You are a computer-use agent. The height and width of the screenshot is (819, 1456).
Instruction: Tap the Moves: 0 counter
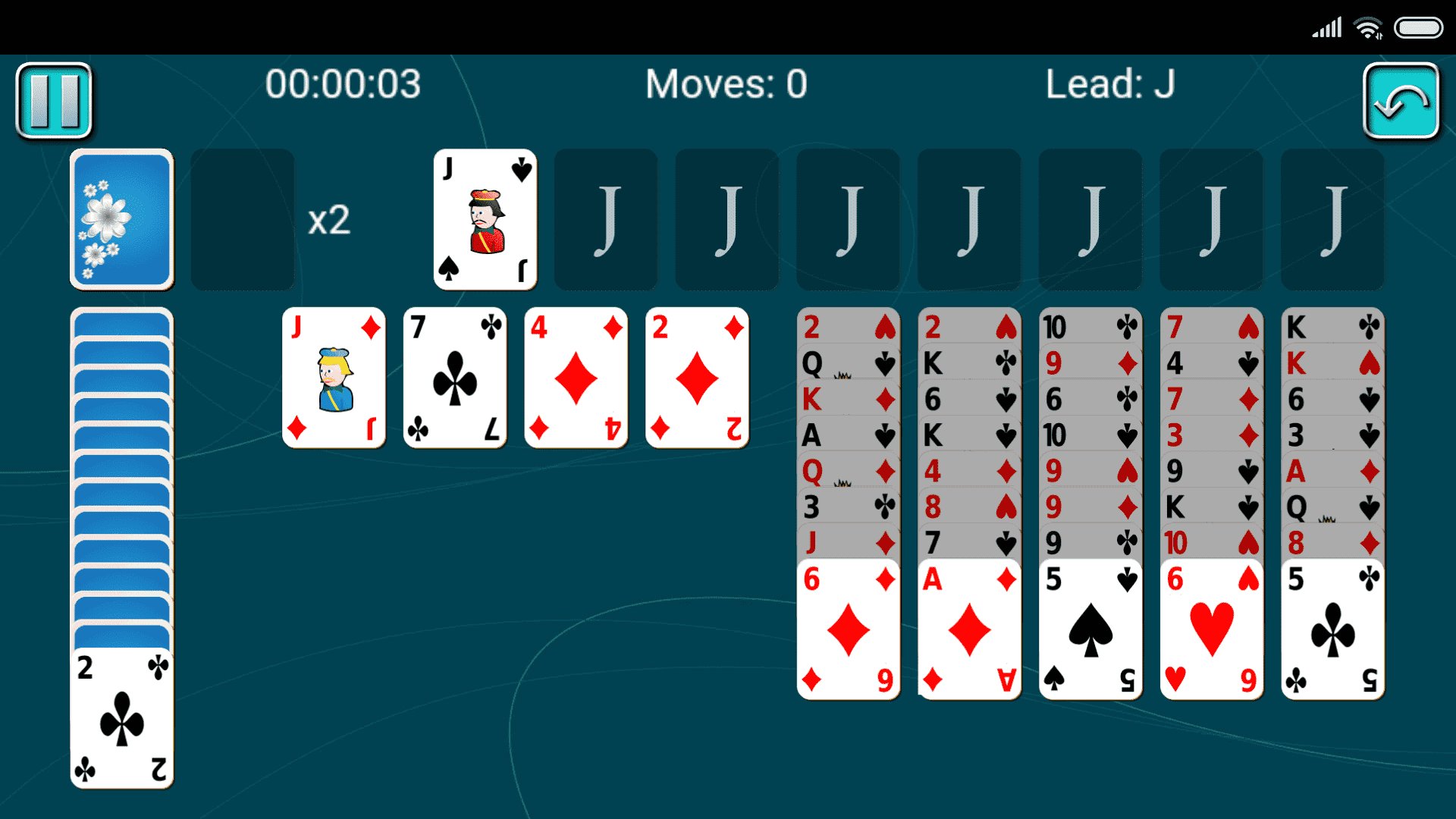point(726,85)
